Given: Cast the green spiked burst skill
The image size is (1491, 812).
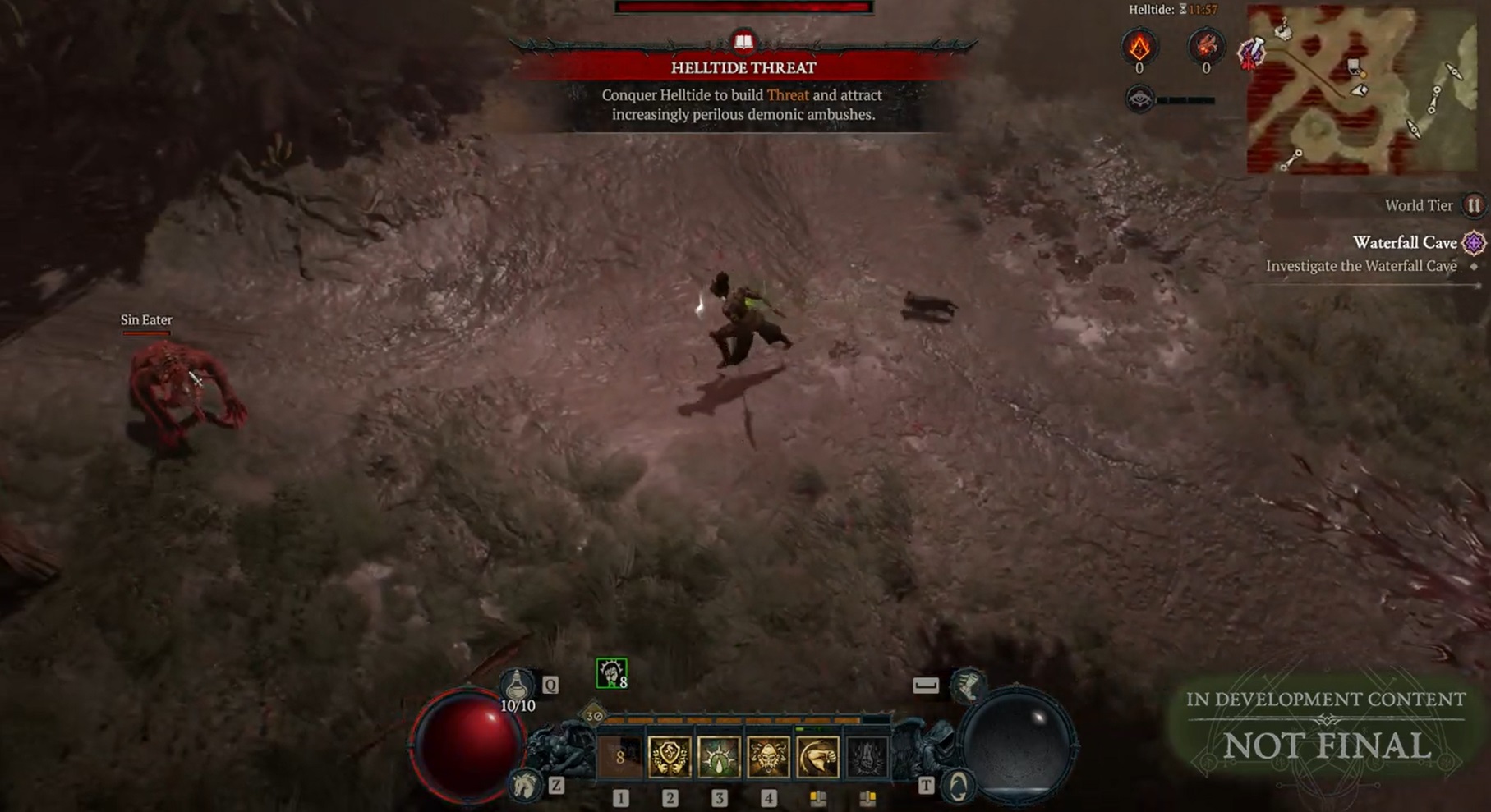Looking at the screenshot, I should coord(719,757).
